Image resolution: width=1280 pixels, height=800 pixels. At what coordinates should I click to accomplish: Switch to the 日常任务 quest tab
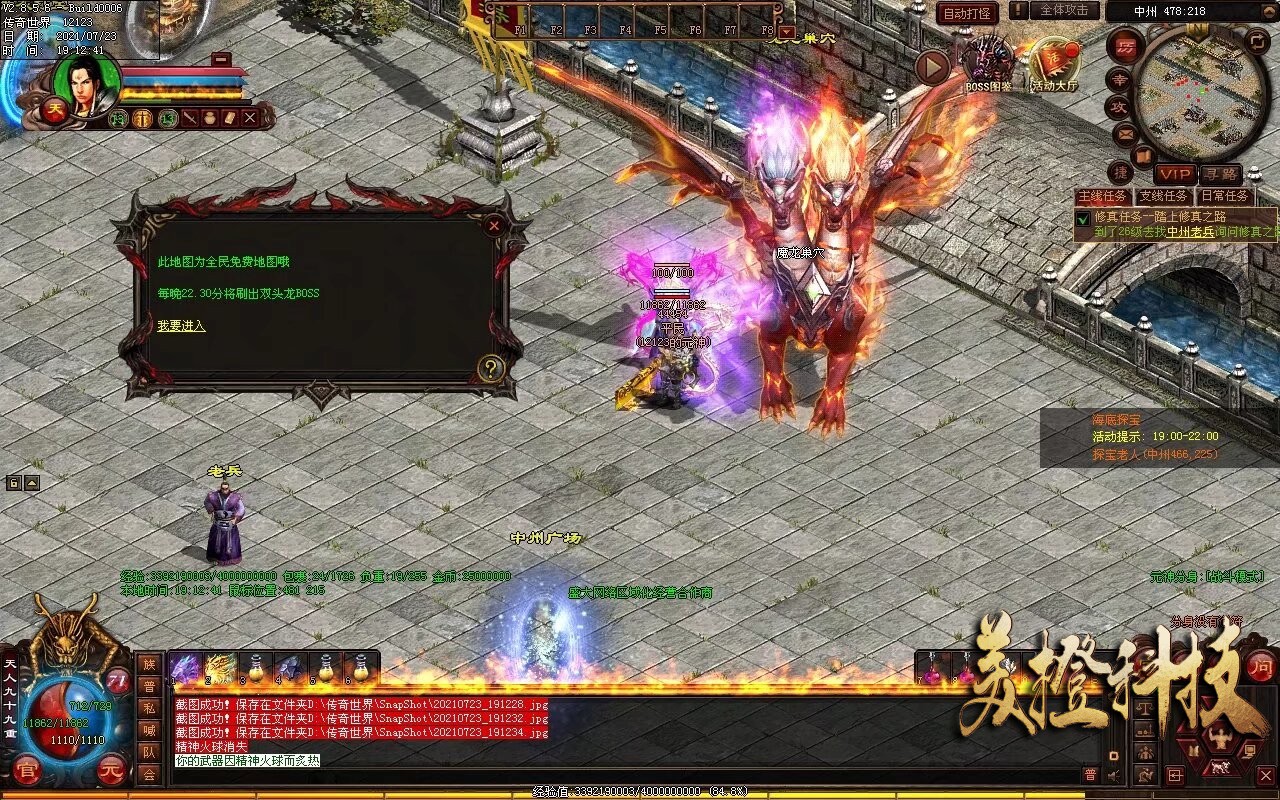(x=1224, y=197)
